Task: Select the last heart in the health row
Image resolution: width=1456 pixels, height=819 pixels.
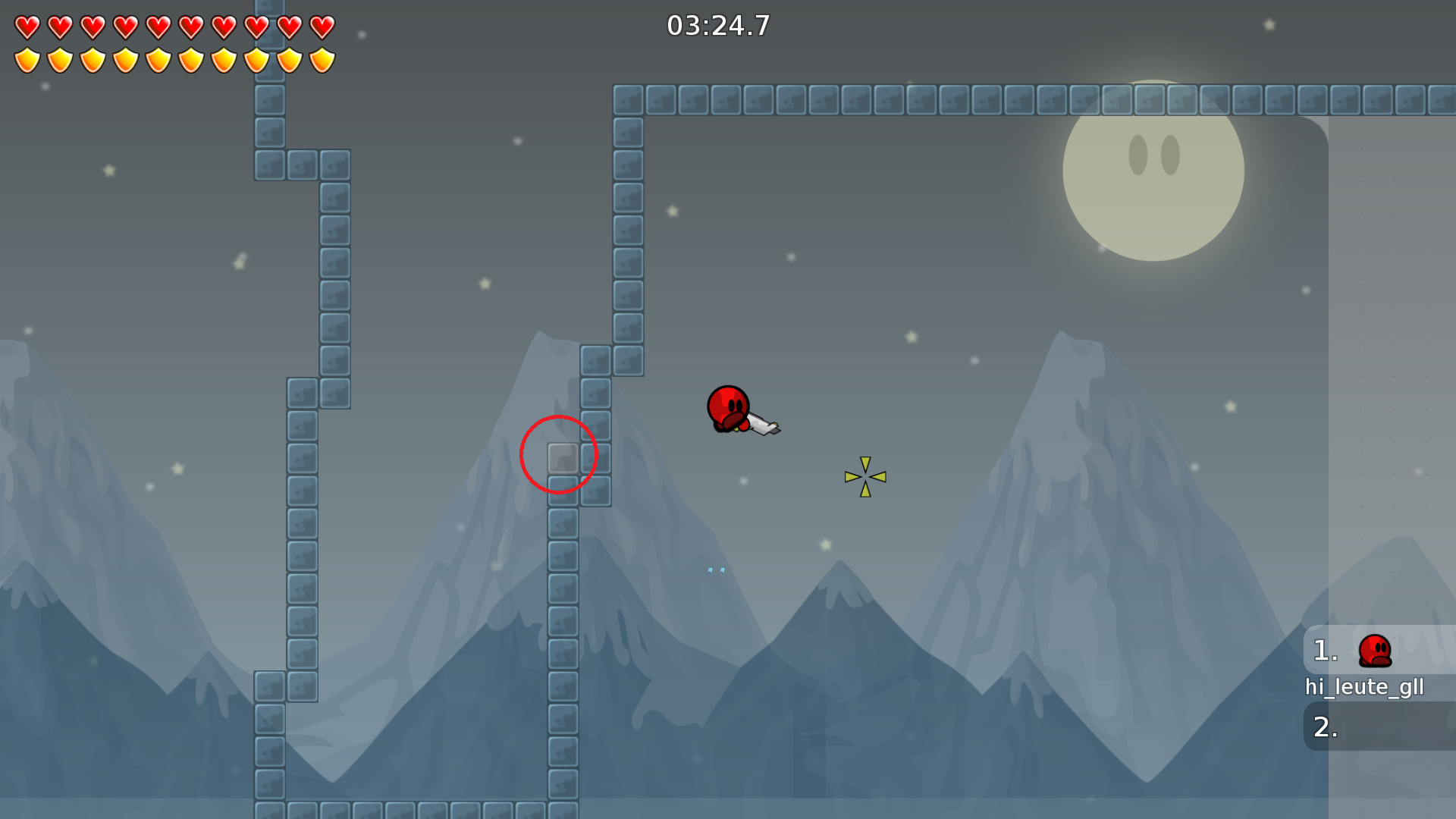Action: pyautogui.click(x=323, y=25)
